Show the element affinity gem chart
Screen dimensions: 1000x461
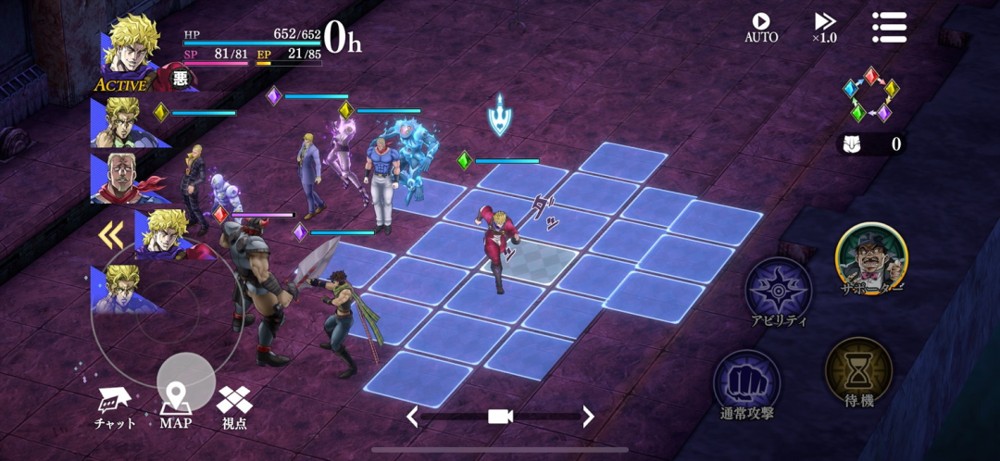point(870,95)
